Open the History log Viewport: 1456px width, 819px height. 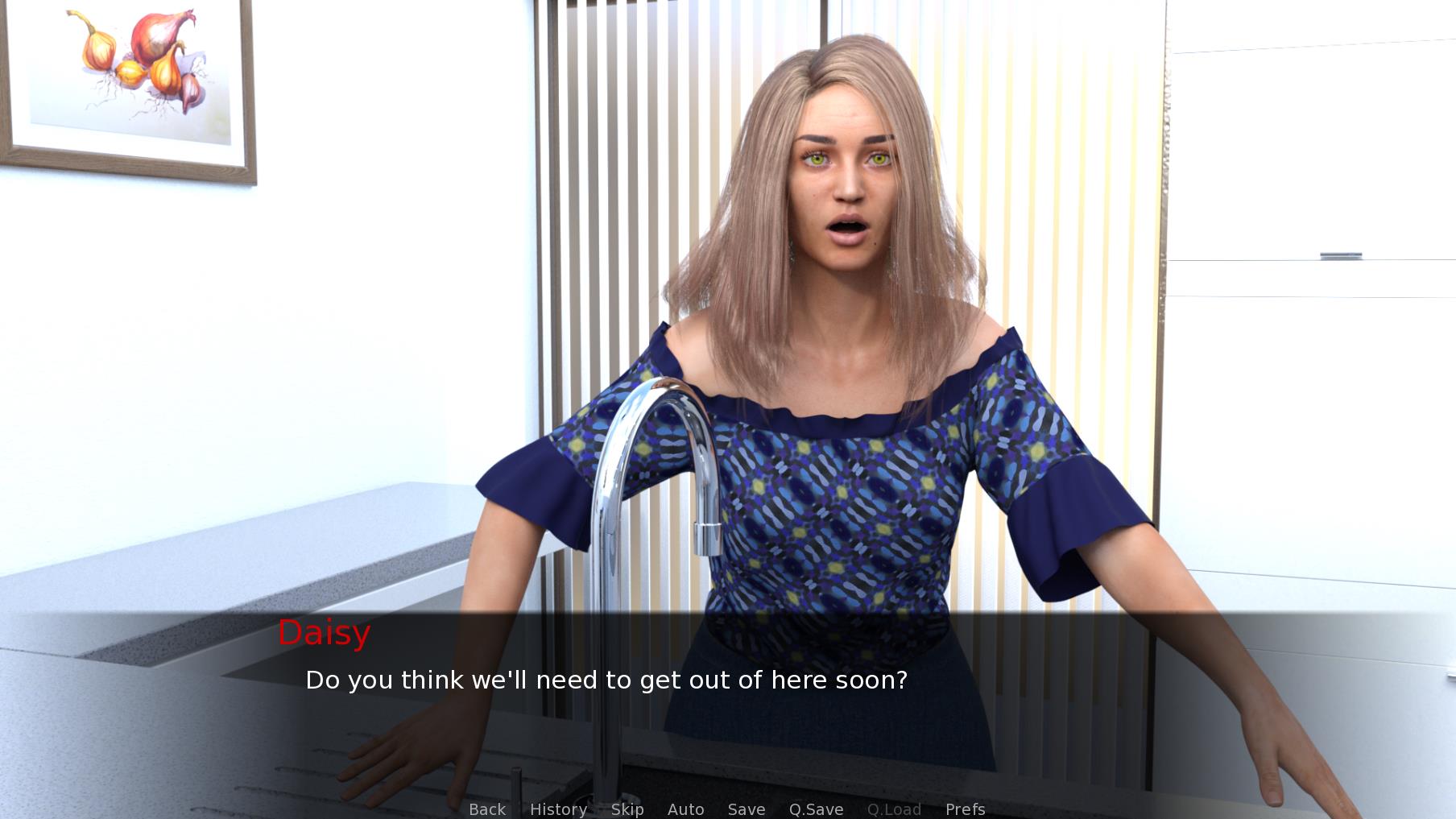pyautogui.click(x=558, y=809)
